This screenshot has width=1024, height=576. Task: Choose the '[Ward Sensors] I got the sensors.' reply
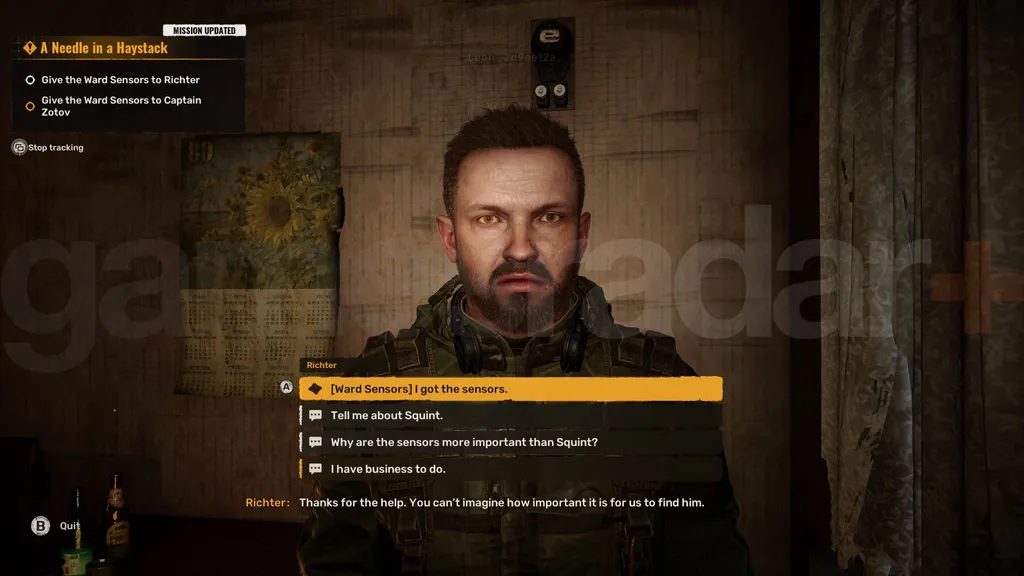pos(510,389)
